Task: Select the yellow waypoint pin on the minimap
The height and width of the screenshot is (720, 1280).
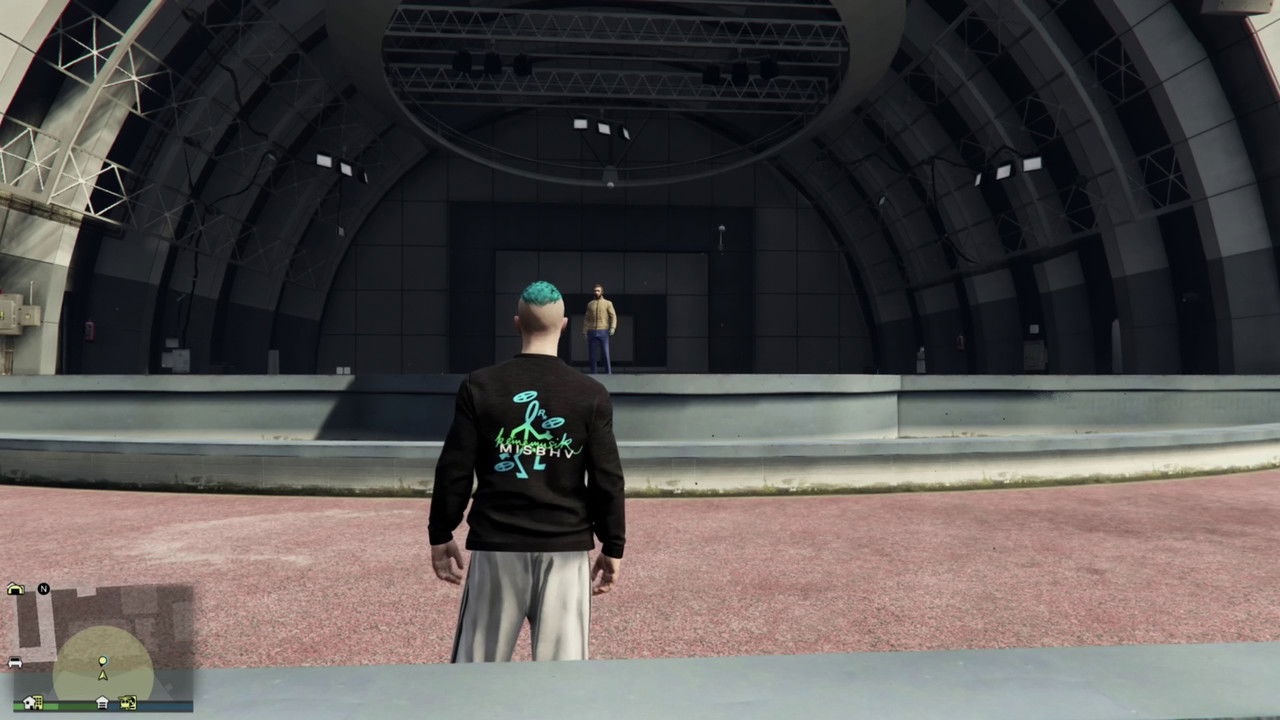Action: 103,661
